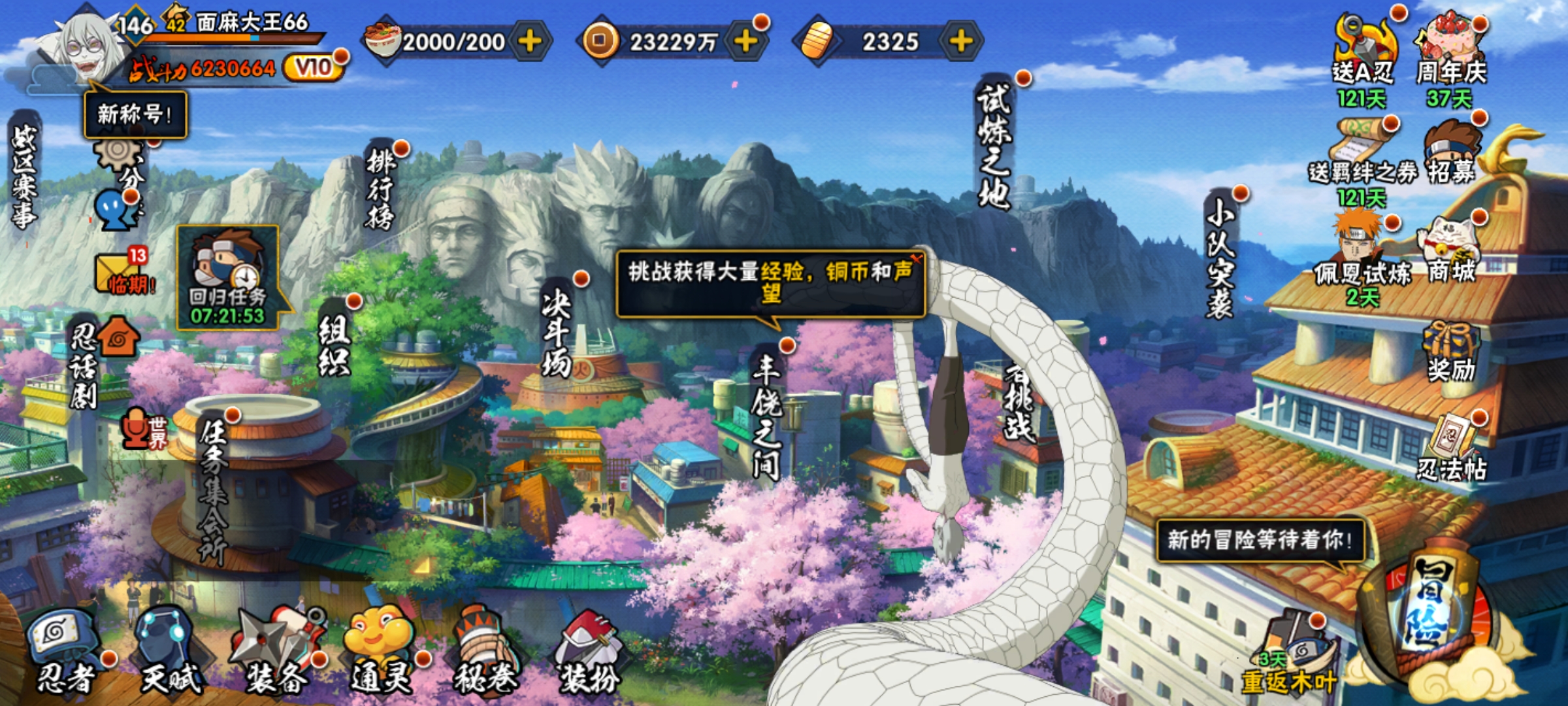Open the 回归任务 return mission panel

pyautogui.click(x=227, y=278)
